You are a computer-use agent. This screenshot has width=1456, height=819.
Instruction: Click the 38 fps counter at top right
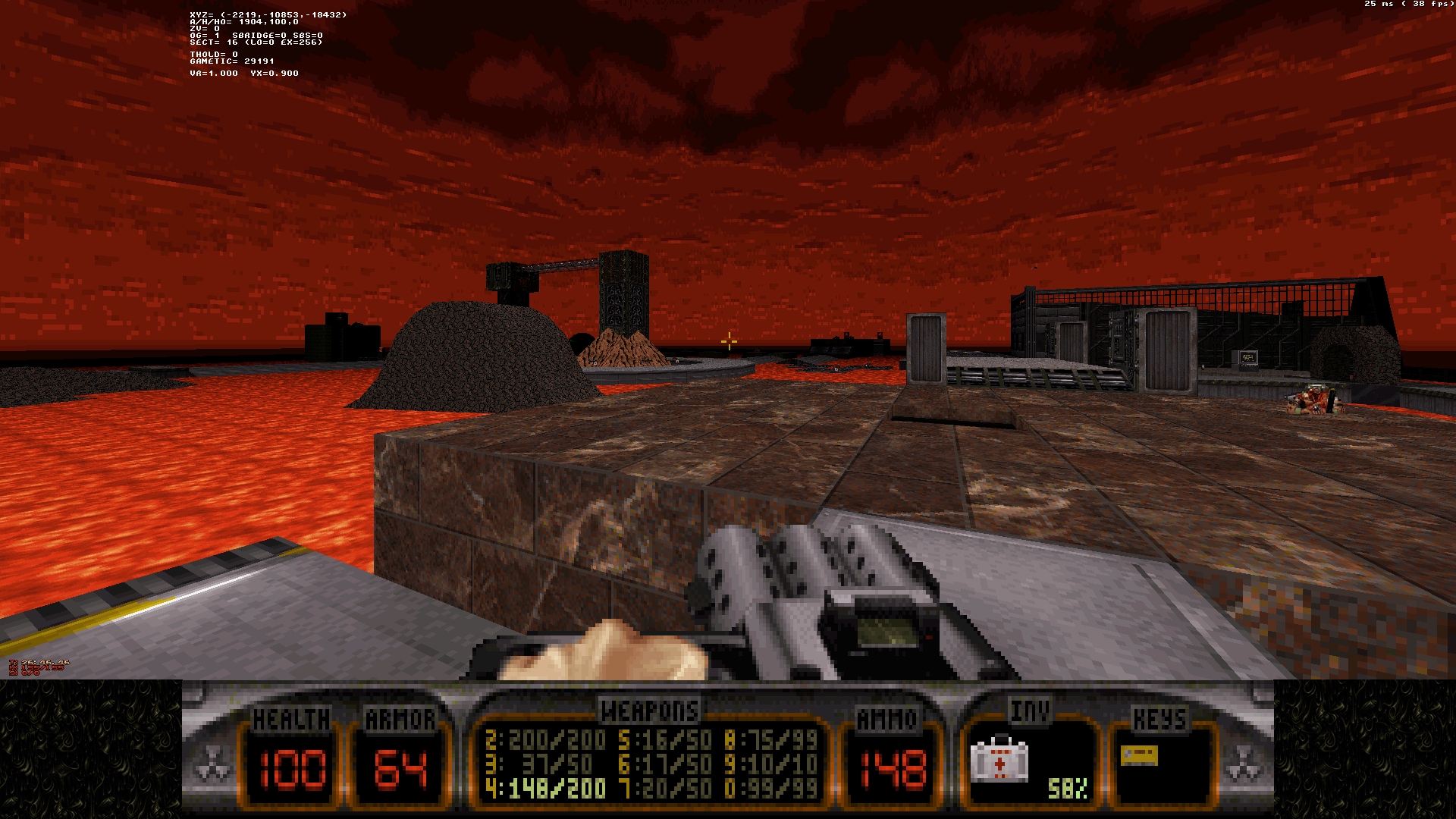[x=1423, y=5]
